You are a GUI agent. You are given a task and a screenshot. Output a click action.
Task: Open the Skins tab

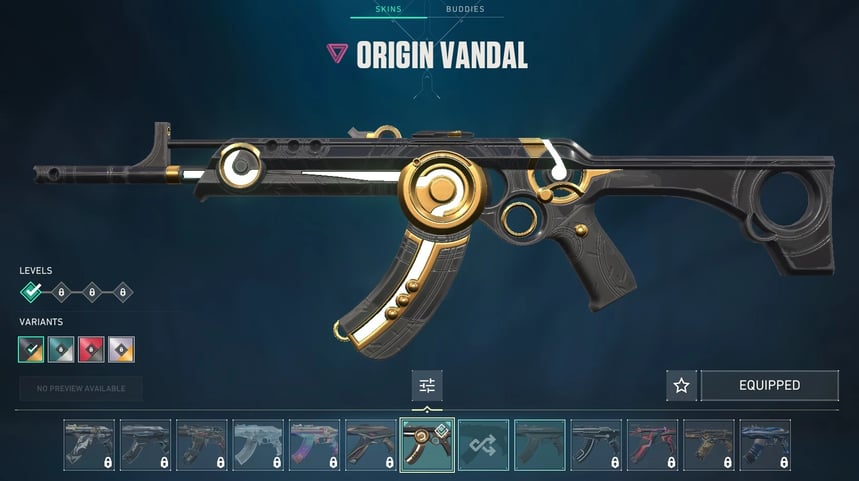tap(387, 9)
